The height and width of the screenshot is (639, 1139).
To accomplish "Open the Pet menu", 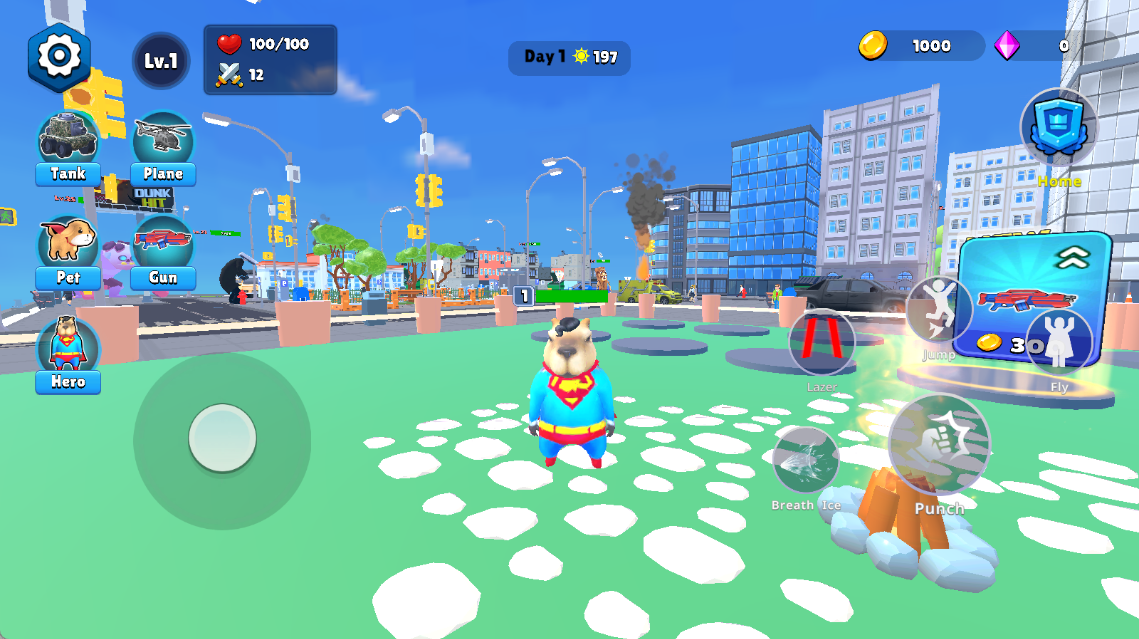I will click(x=68, y=252).
